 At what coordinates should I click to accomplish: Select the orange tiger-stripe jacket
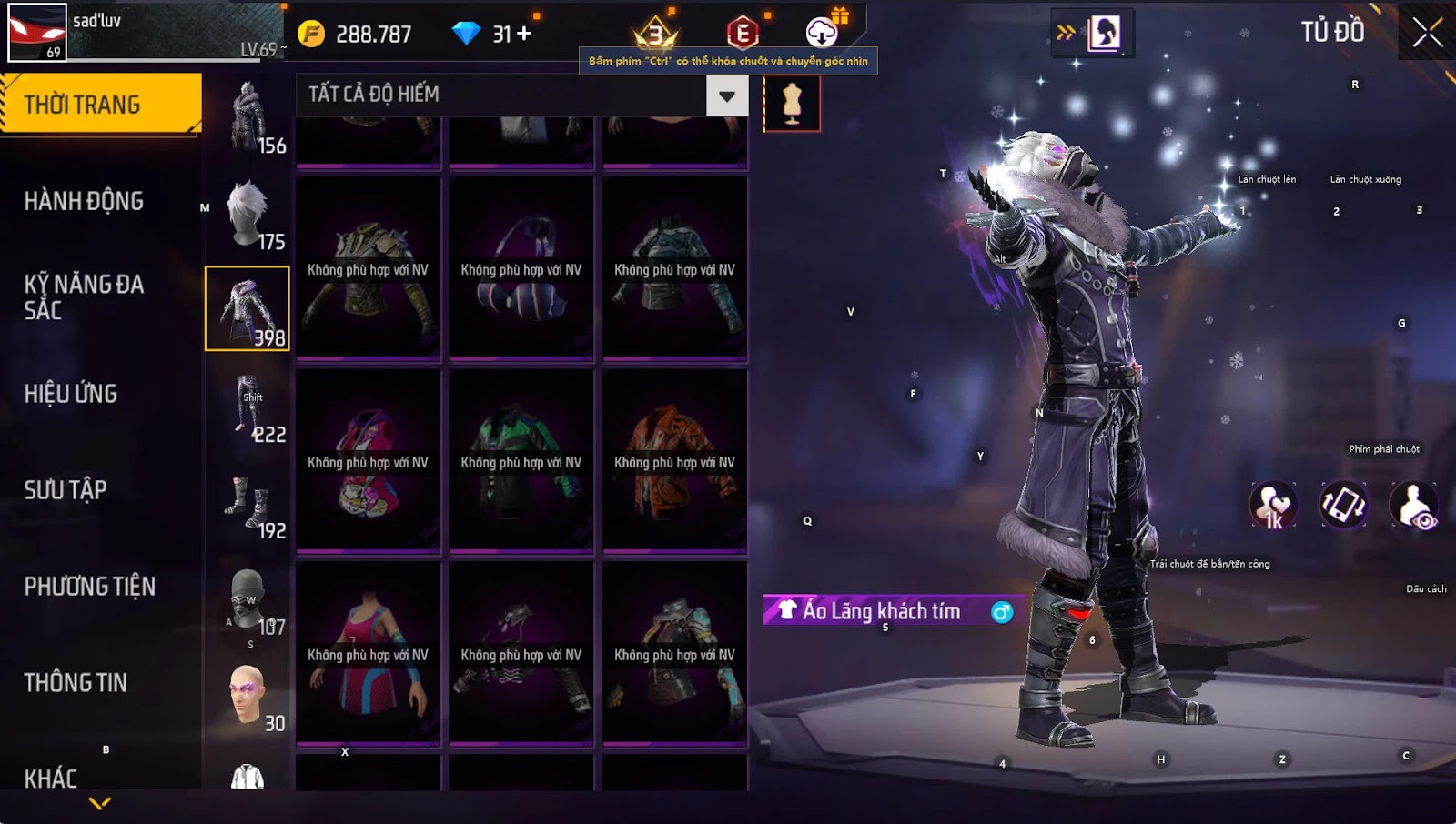click(x=674, y=462)
